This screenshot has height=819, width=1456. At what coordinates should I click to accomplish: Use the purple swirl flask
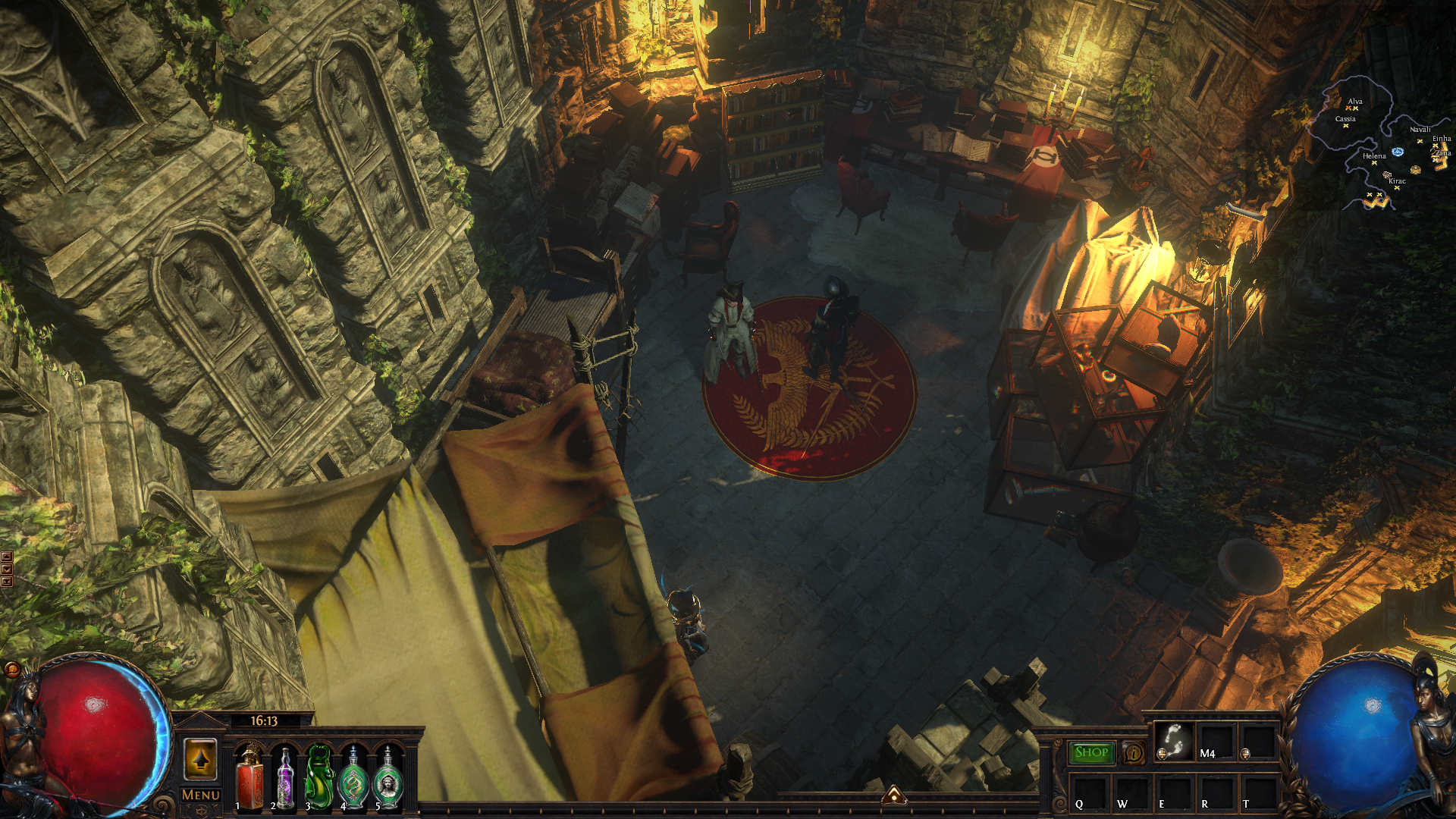point(285,777)
